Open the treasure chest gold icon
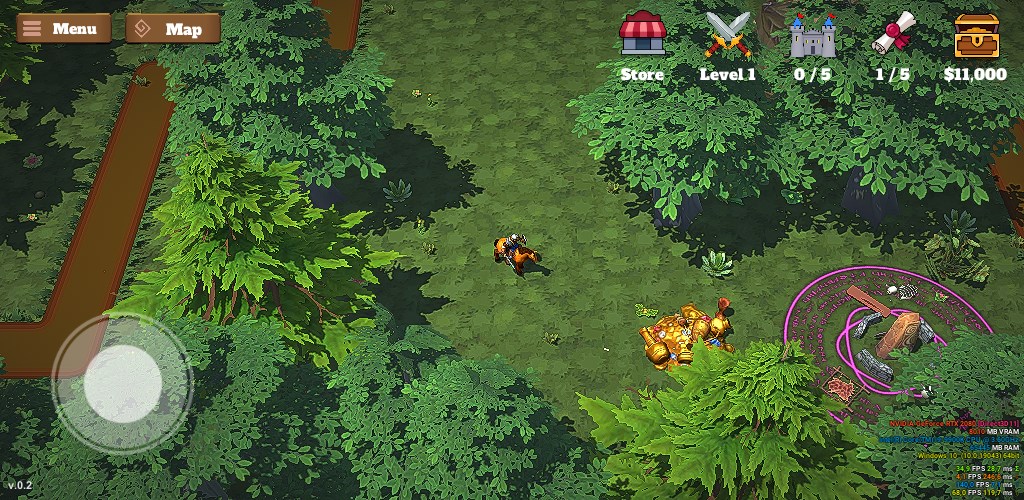 [976, 35]
